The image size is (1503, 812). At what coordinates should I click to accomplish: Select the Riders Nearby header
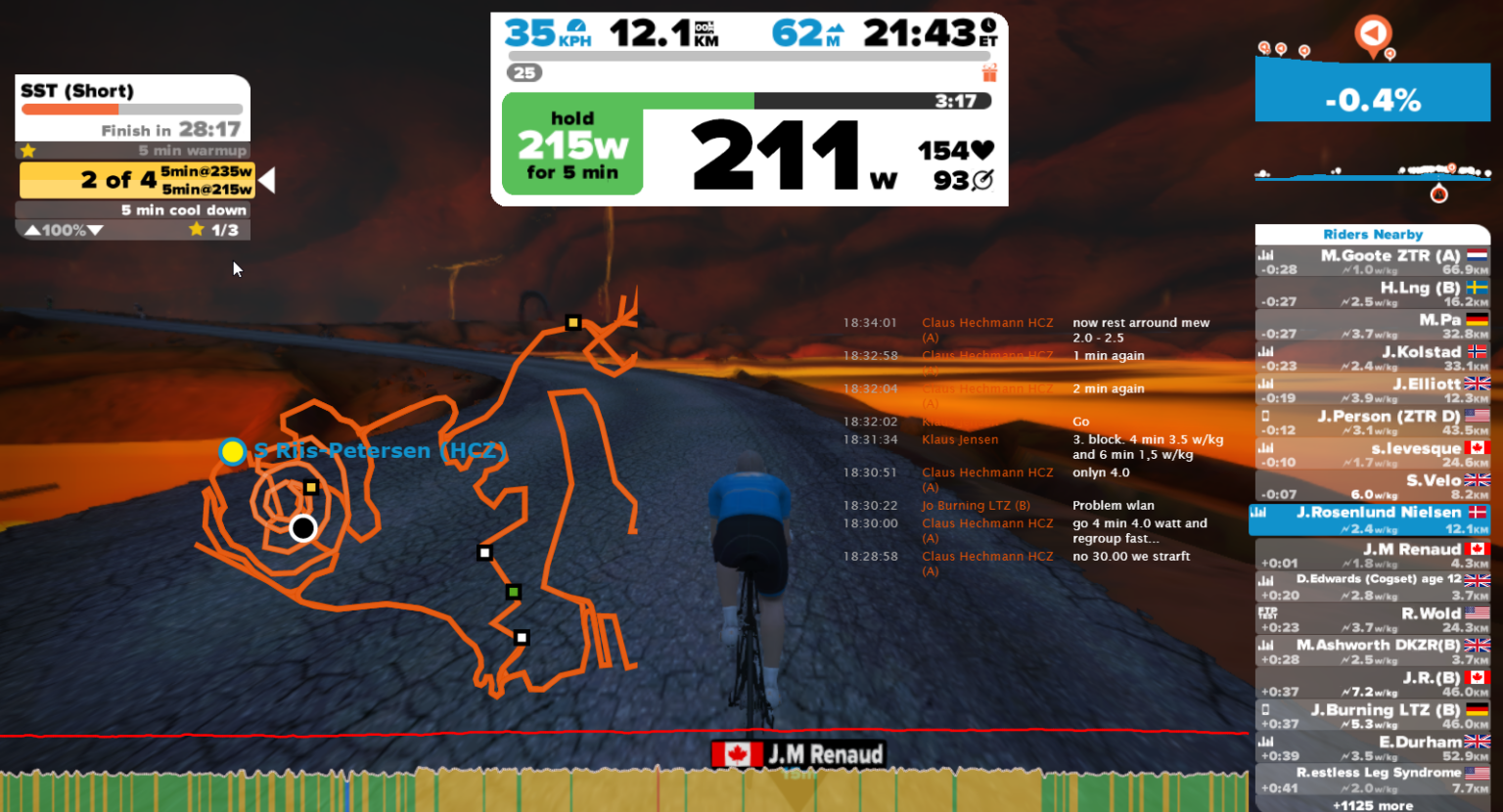(x=1372, y=234)
